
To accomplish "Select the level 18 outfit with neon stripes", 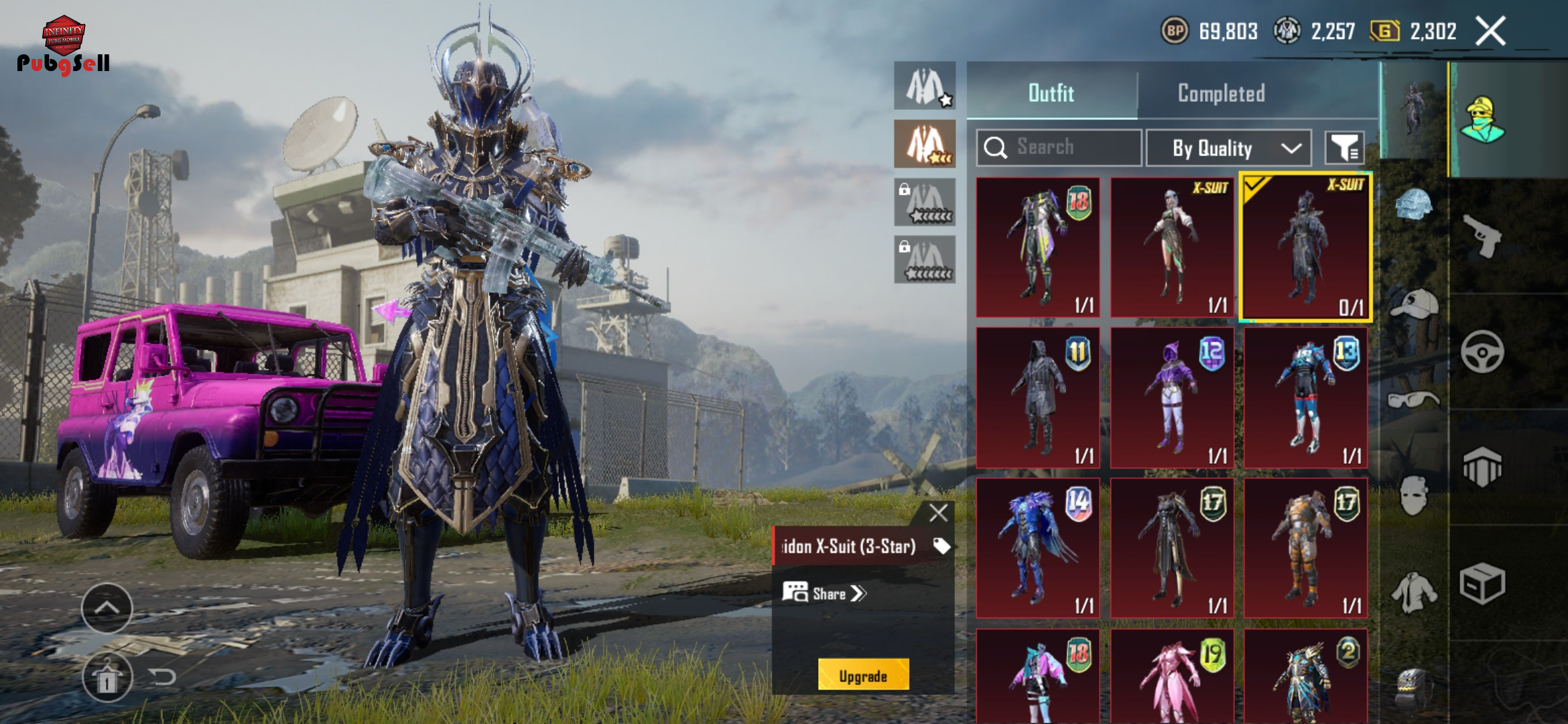I will click(1037, 247).
